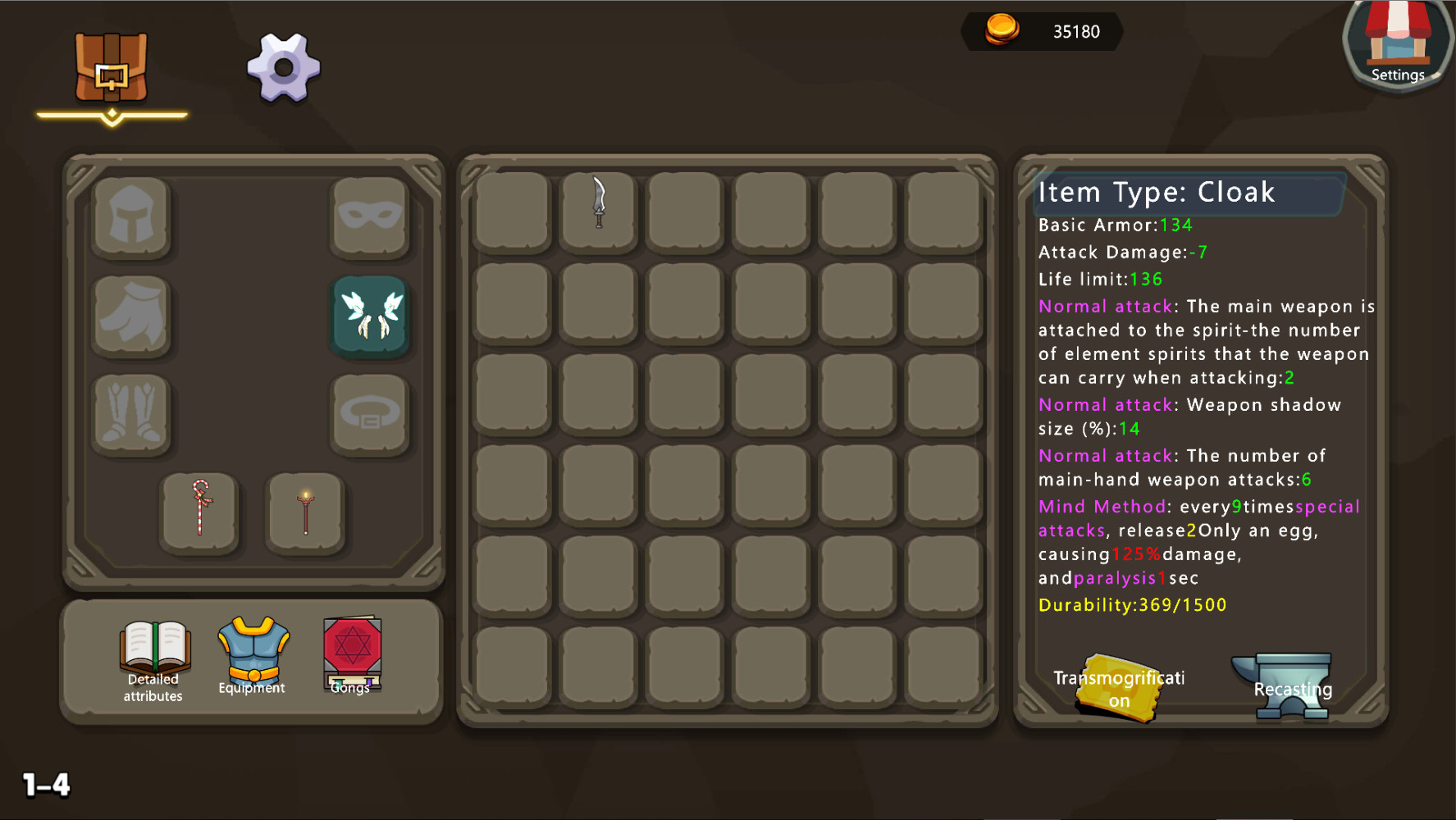Click the 1-4 stage label
The image size is (1456, 820).
45,784
